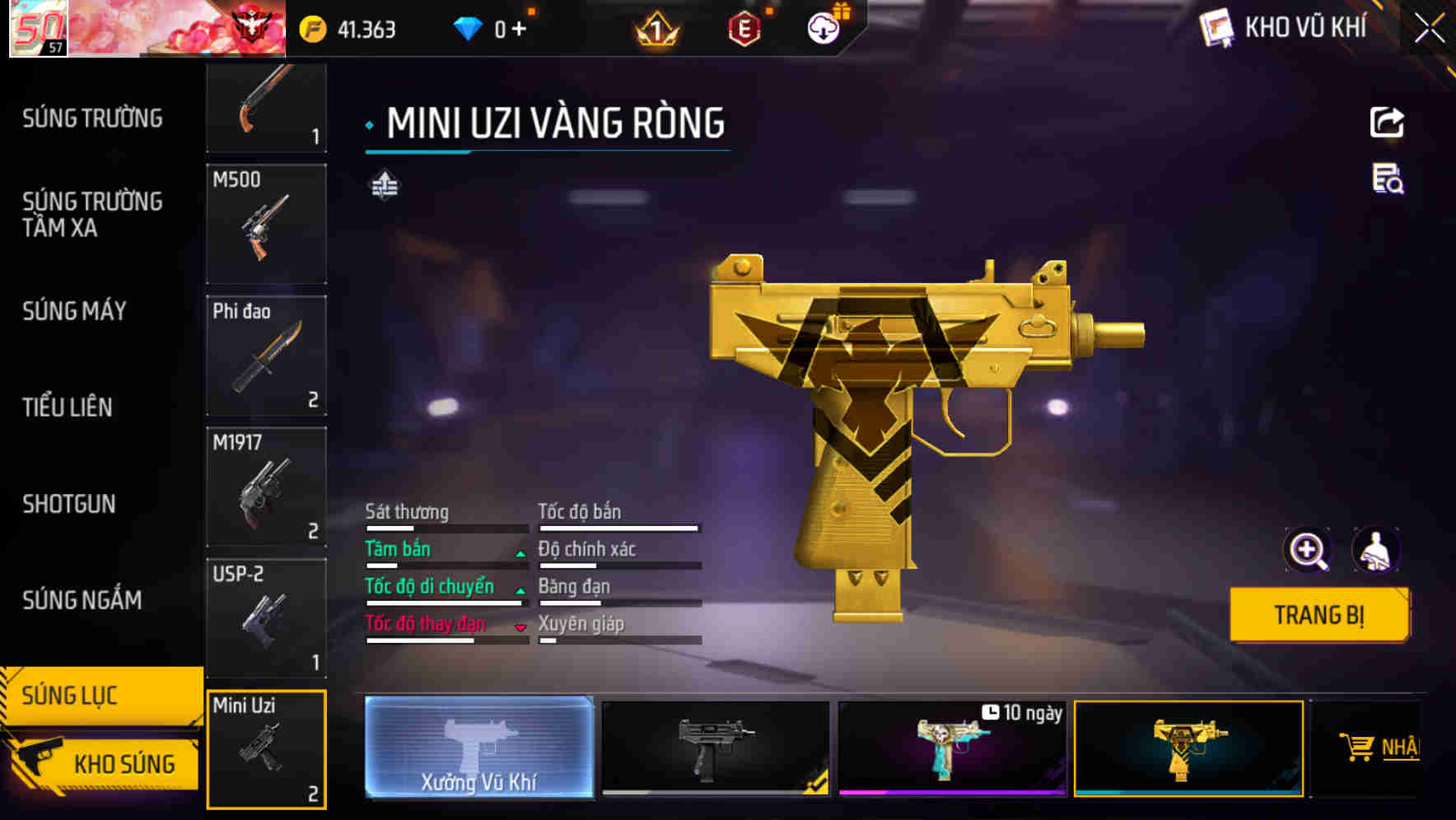Viewport: 1456px width, 820px height.
Task: Click the zoom magnifier icon near Trang Bị
Action: pos(1307,550)
